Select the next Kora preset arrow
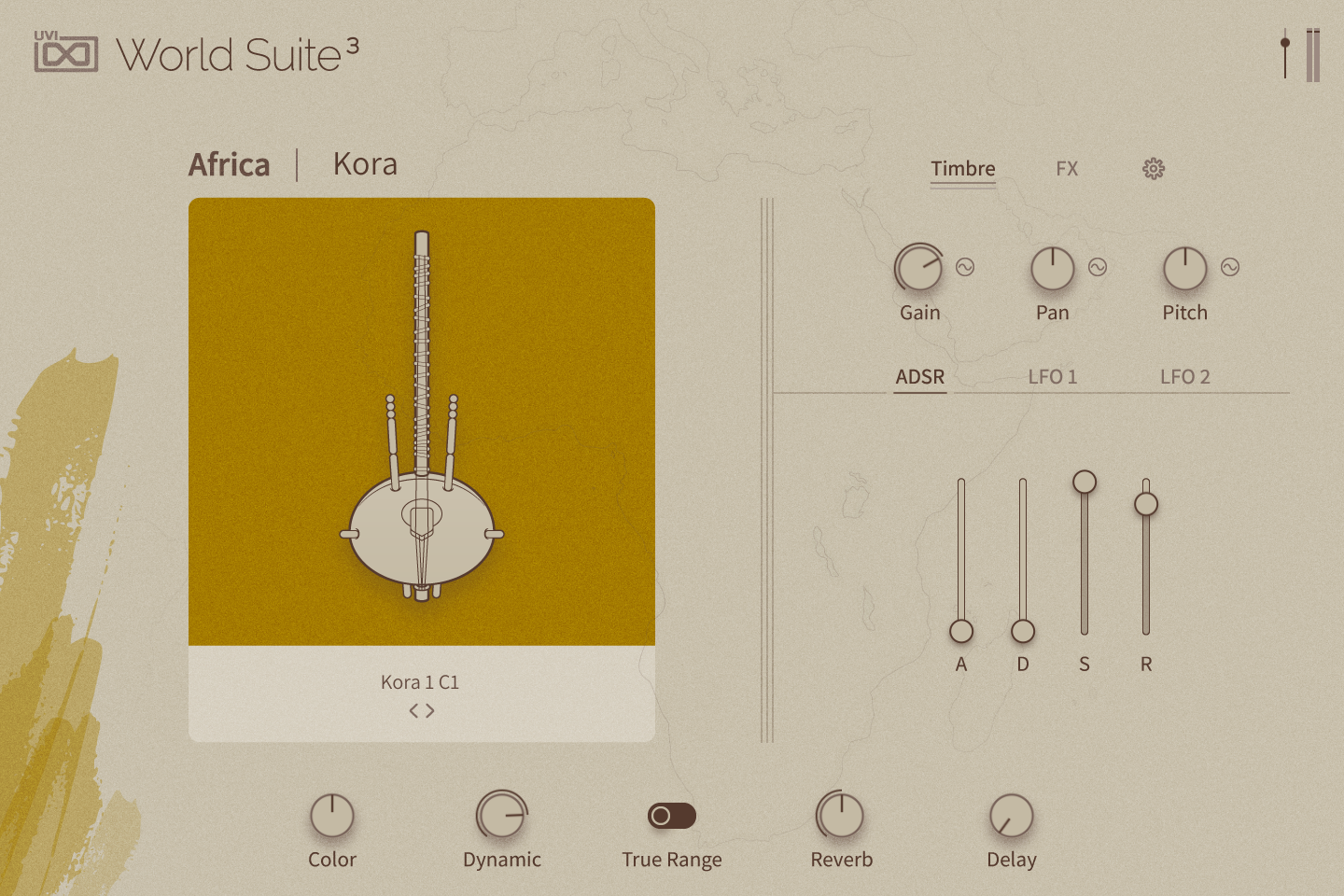The height and width of the screenshot is (896, 1344). [430, 709]
